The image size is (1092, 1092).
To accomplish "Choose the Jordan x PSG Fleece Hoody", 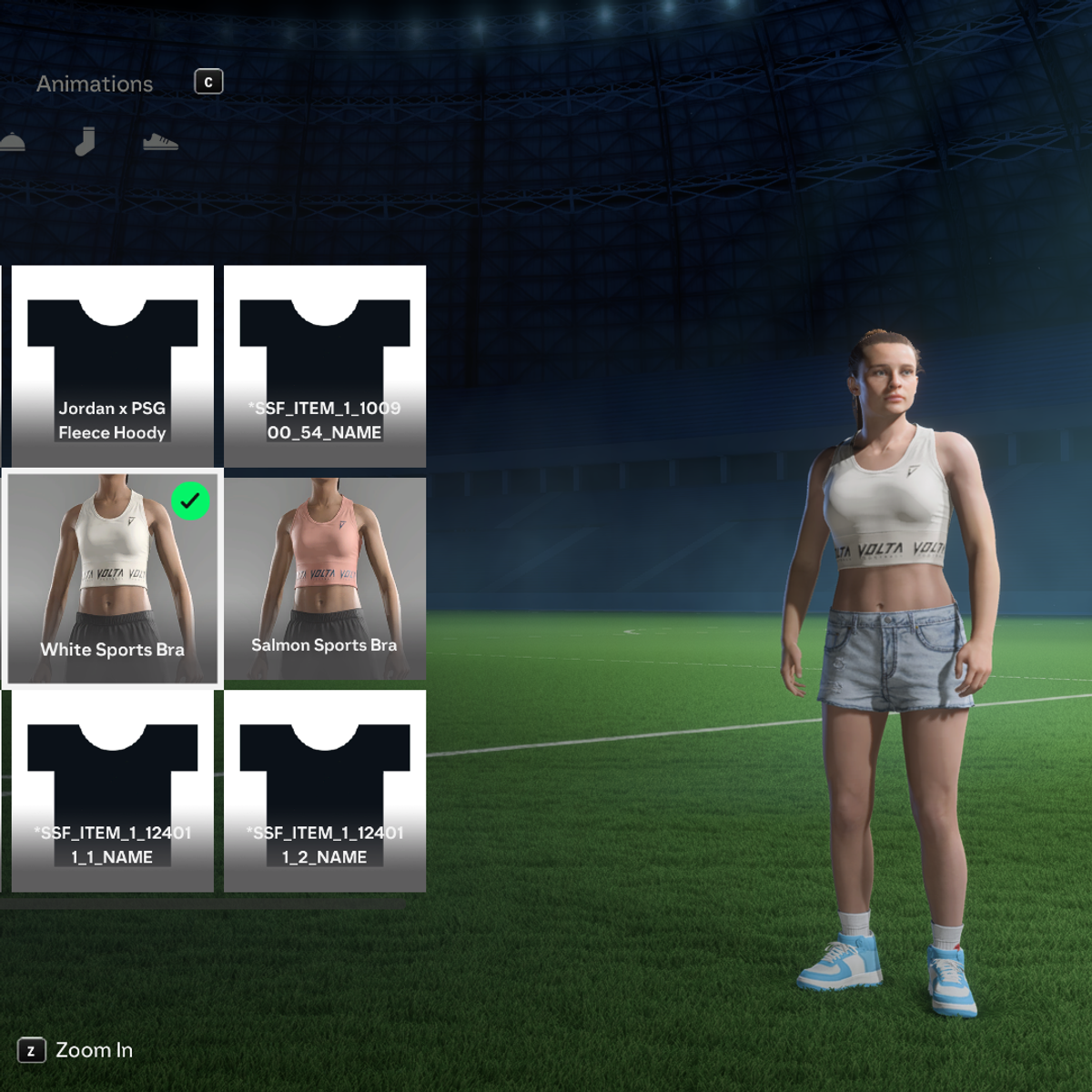I will coord(113,366).
